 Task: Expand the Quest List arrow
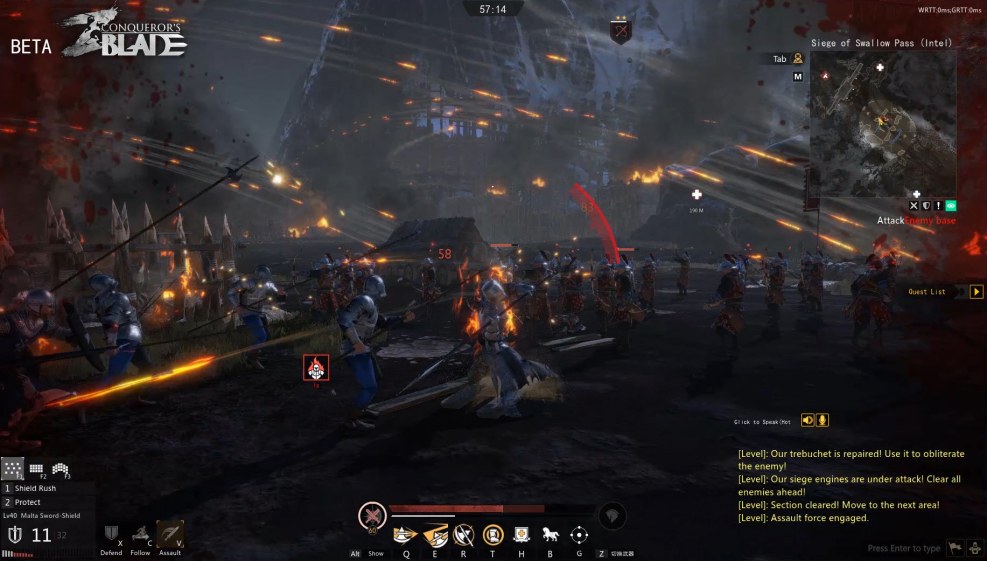[977, 292]
